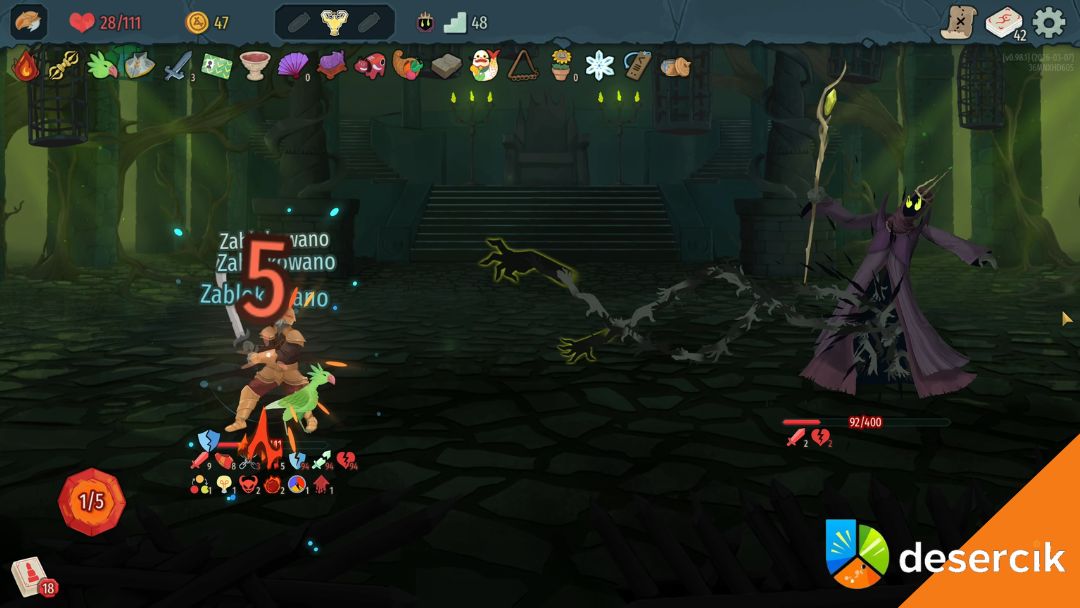Click the ascension crowned mask icon
This screenshot has height=608, width=1080.
426,22
